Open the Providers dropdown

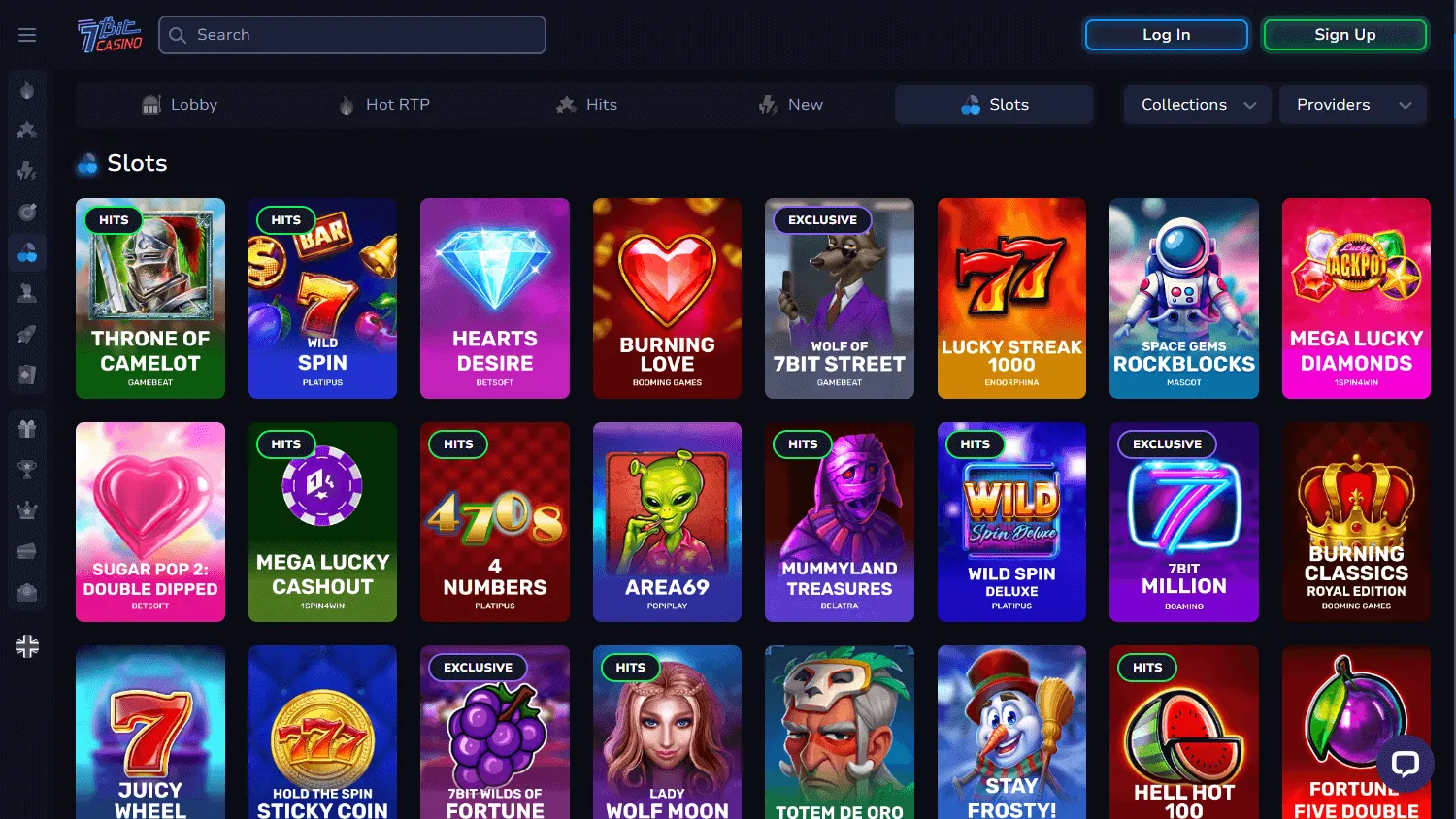[1351, 105]
